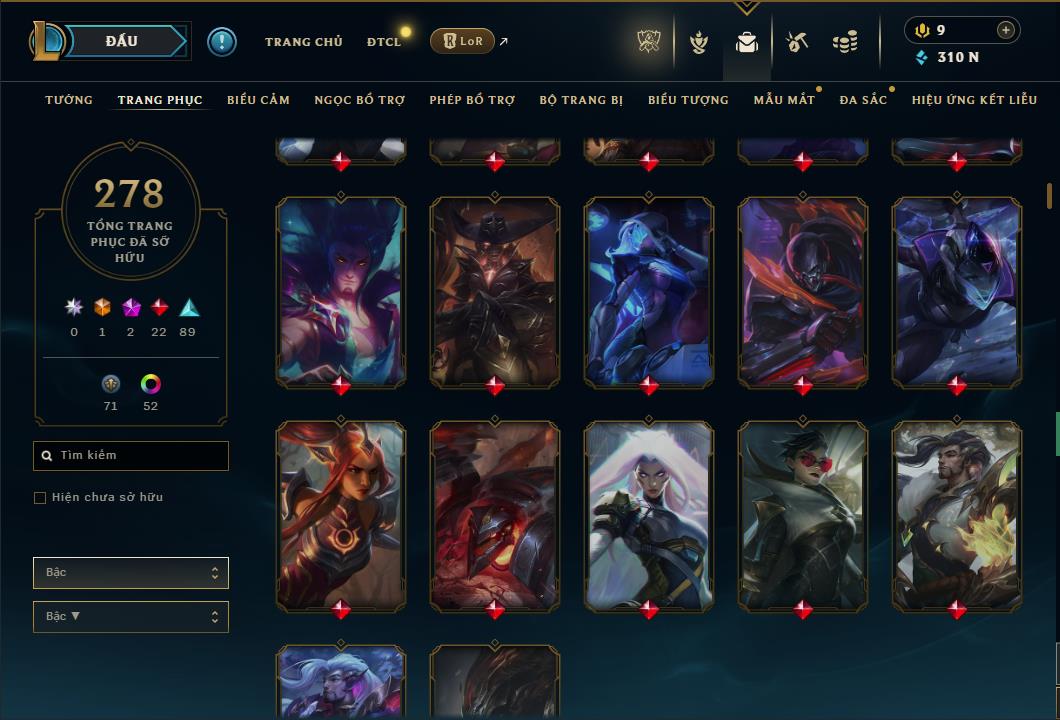The width and height of the screenshot is (1060, 720).
Task: Select the BIỂU CẢM tab
Action: coord(258,100)
